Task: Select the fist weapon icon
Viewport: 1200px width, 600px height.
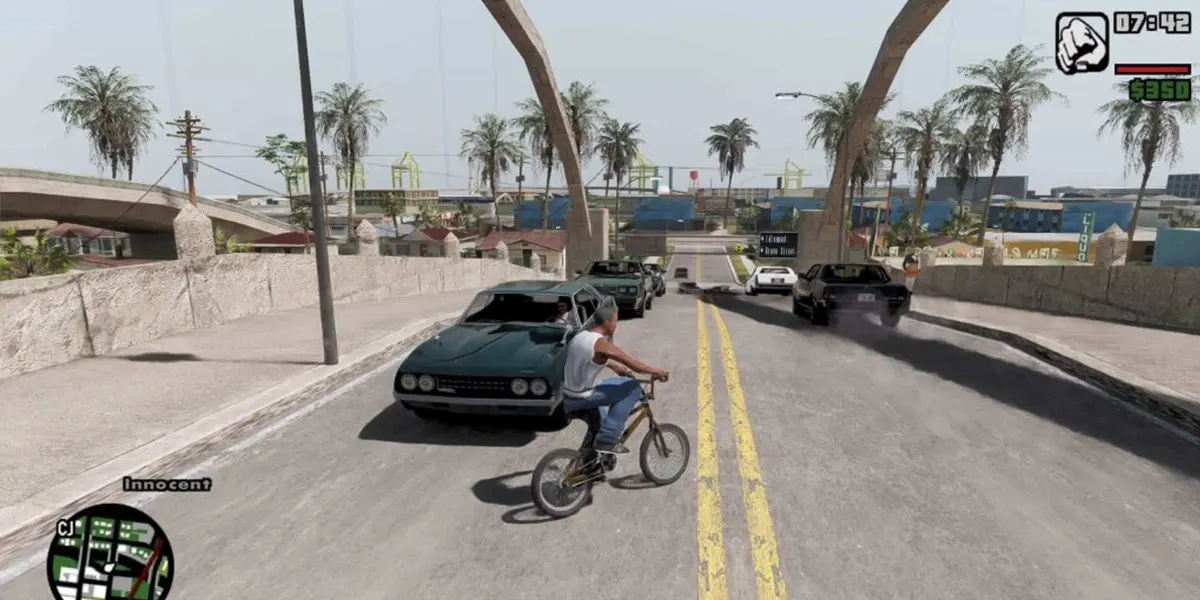Action: [x=1082, y=43]
